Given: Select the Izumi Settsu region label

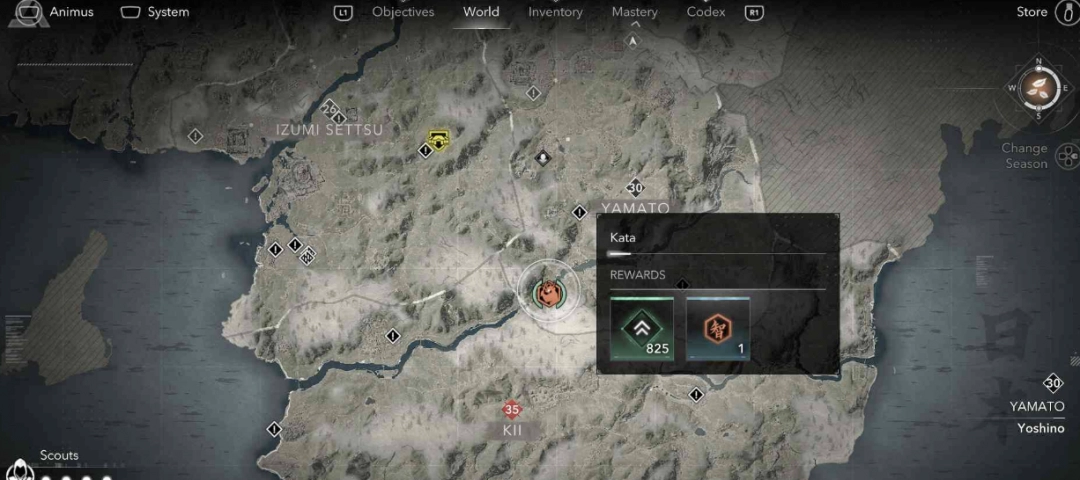Looking at the screenshot, I should point(330,130).
